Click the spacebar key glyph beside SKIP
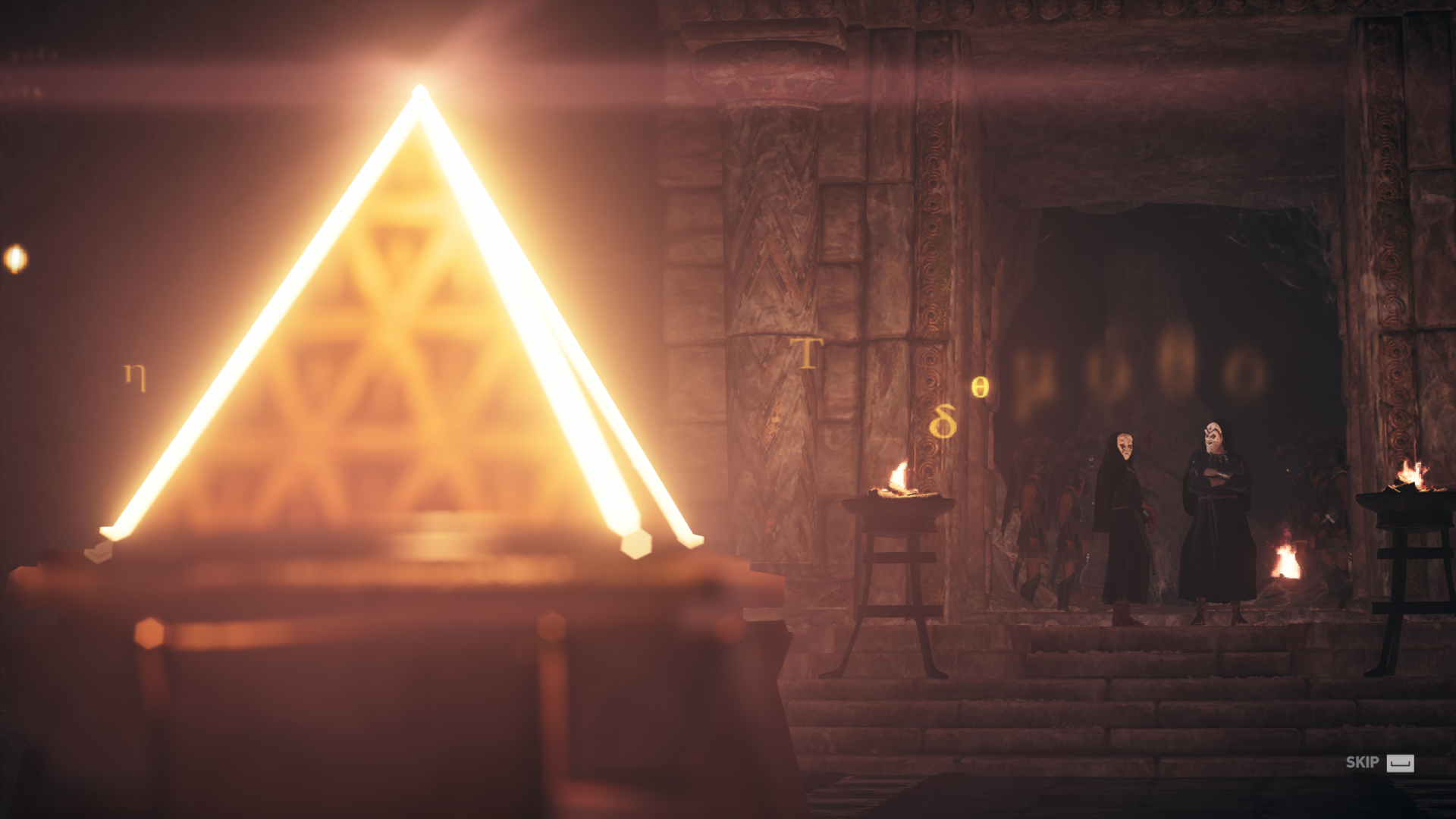The width and height of the screenshot is (1456, 819). (1401, 764)
